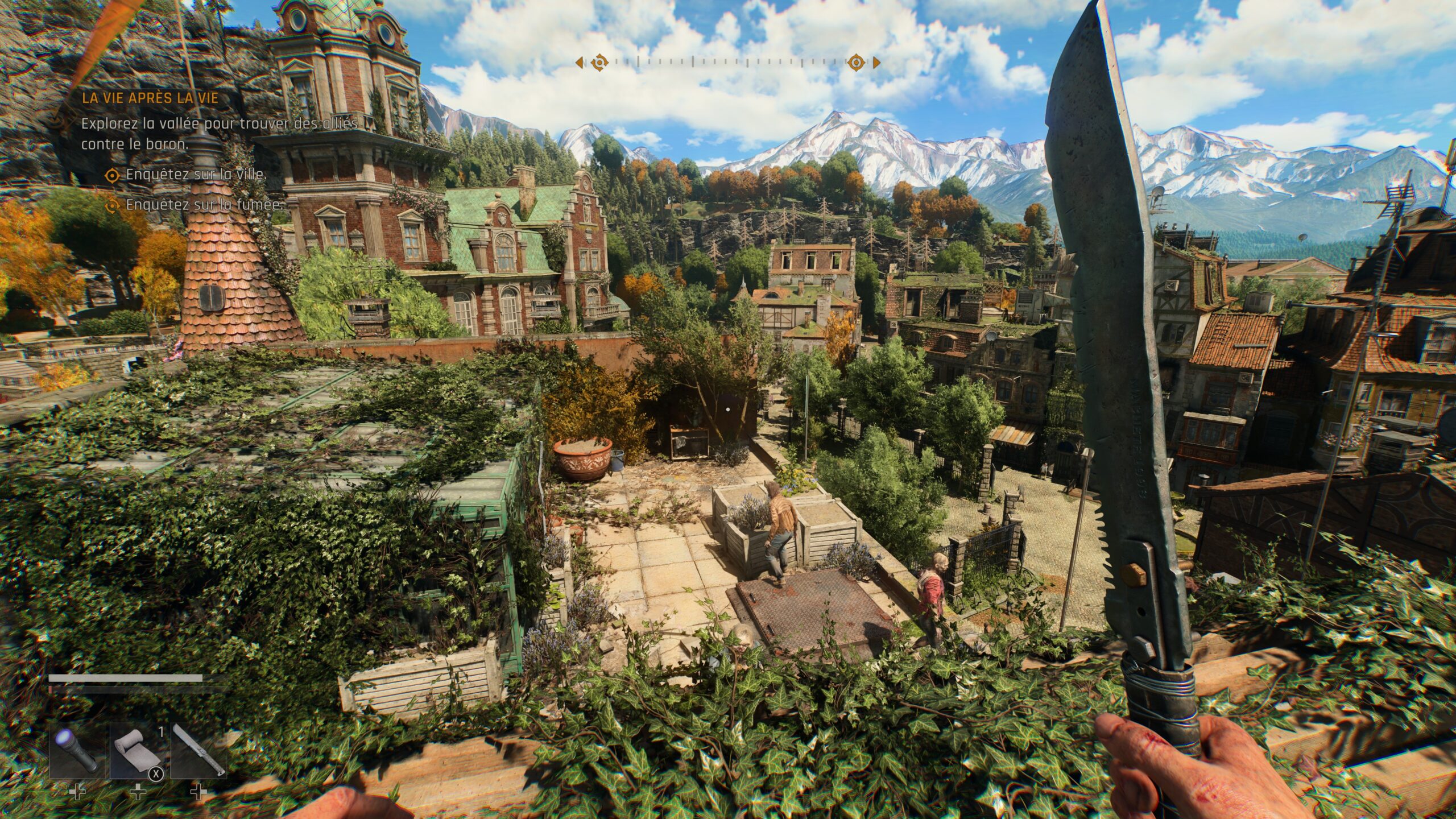Select the bandage roll item slot

(x=138, y=750)
